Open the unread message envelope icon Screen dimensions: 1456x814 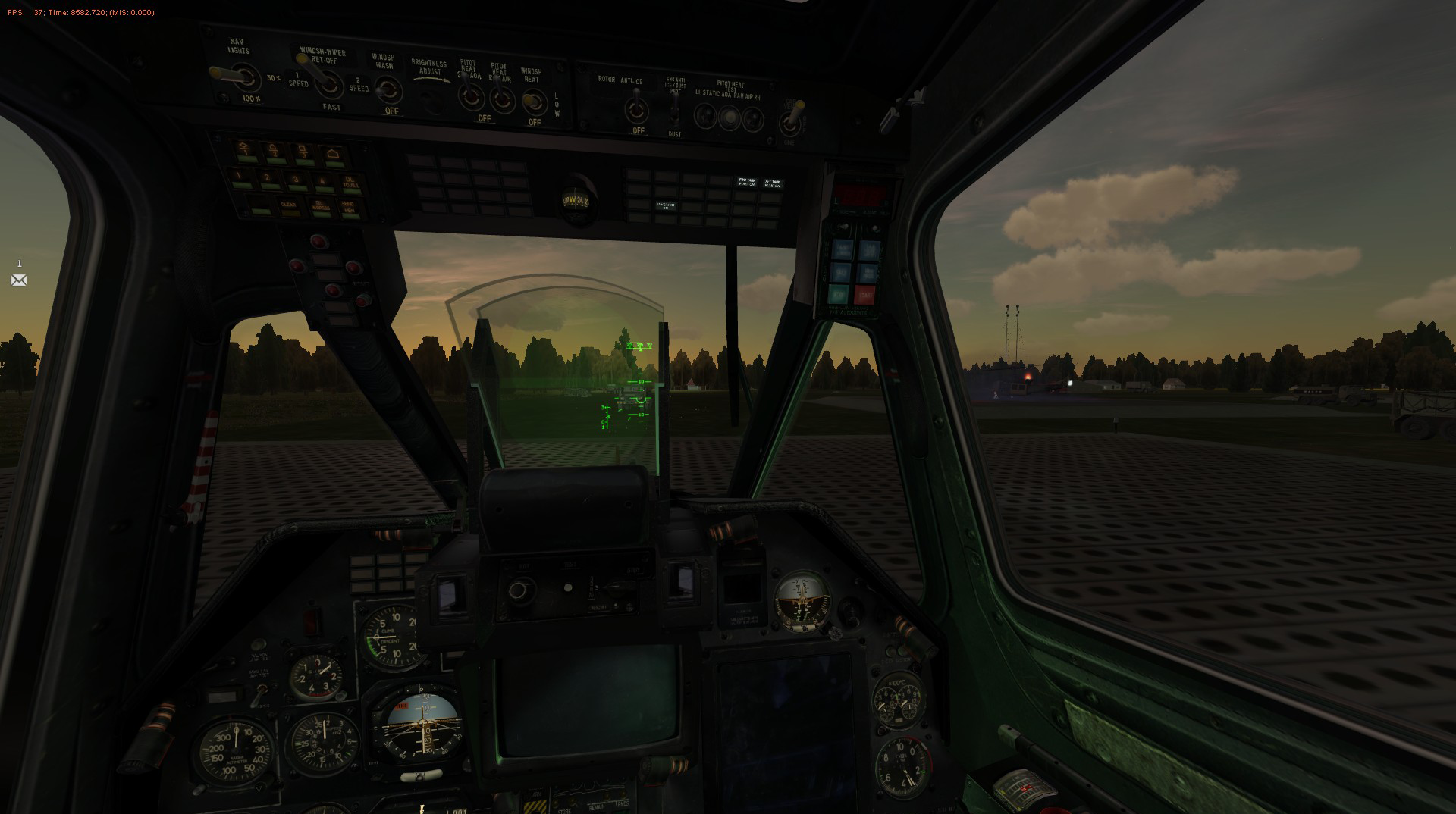[x=19, y=280]
